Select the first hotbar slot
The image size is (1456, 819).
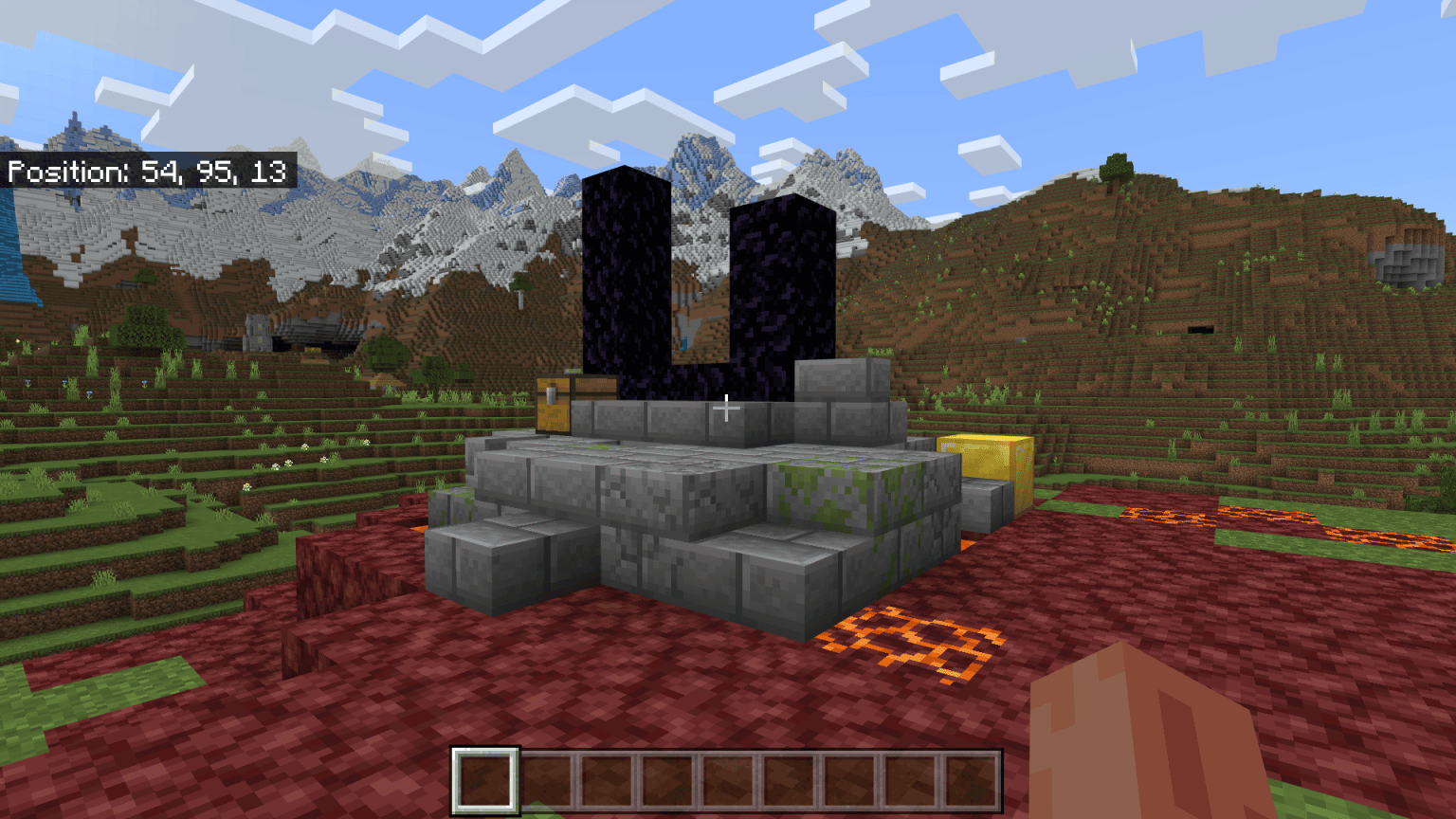point(487,782)
